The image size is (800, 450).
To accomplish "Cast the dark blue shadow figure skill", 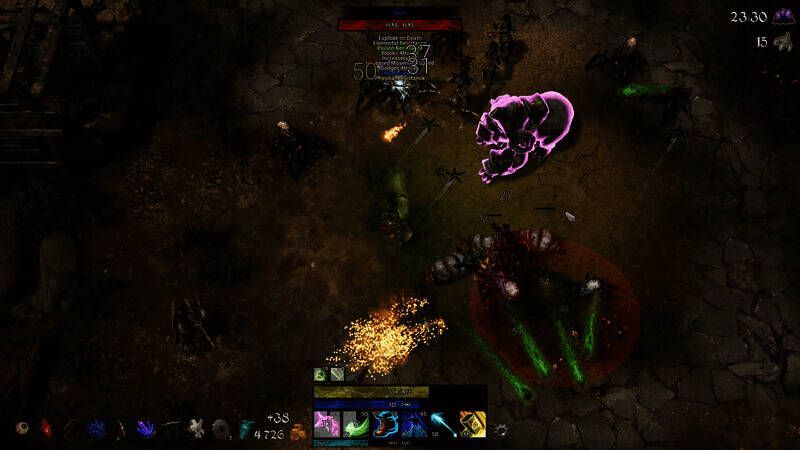I will [414, 424].
